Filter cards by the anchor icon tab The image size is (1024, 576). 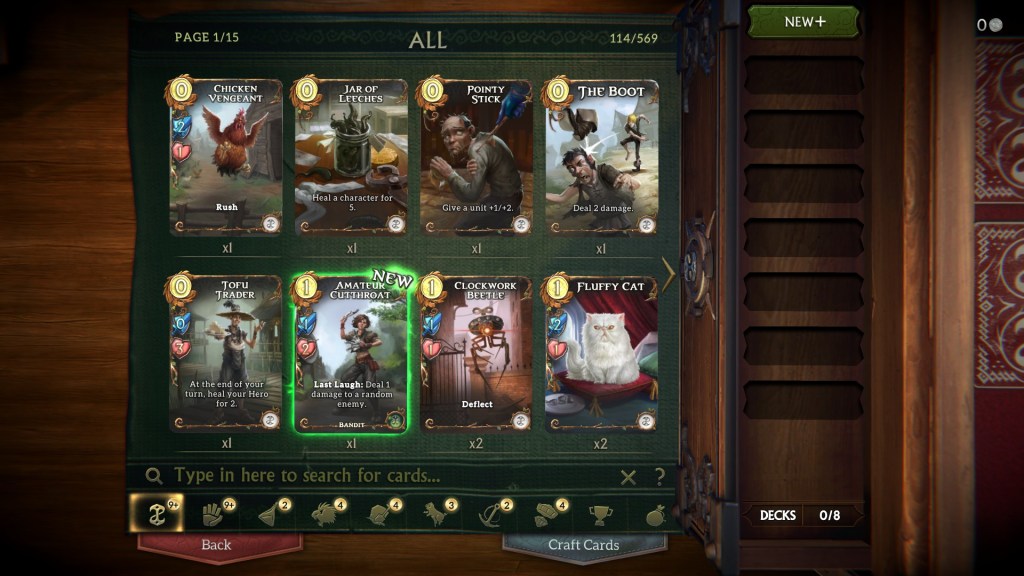tap(490, 514)
